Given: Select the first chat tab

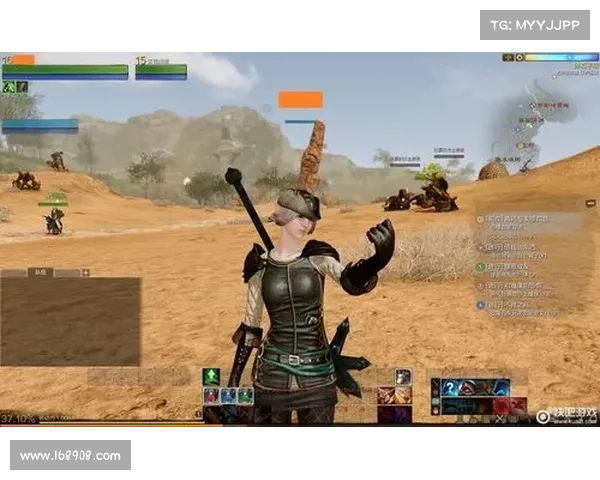Looking at the screenshot, I should 13,272.
